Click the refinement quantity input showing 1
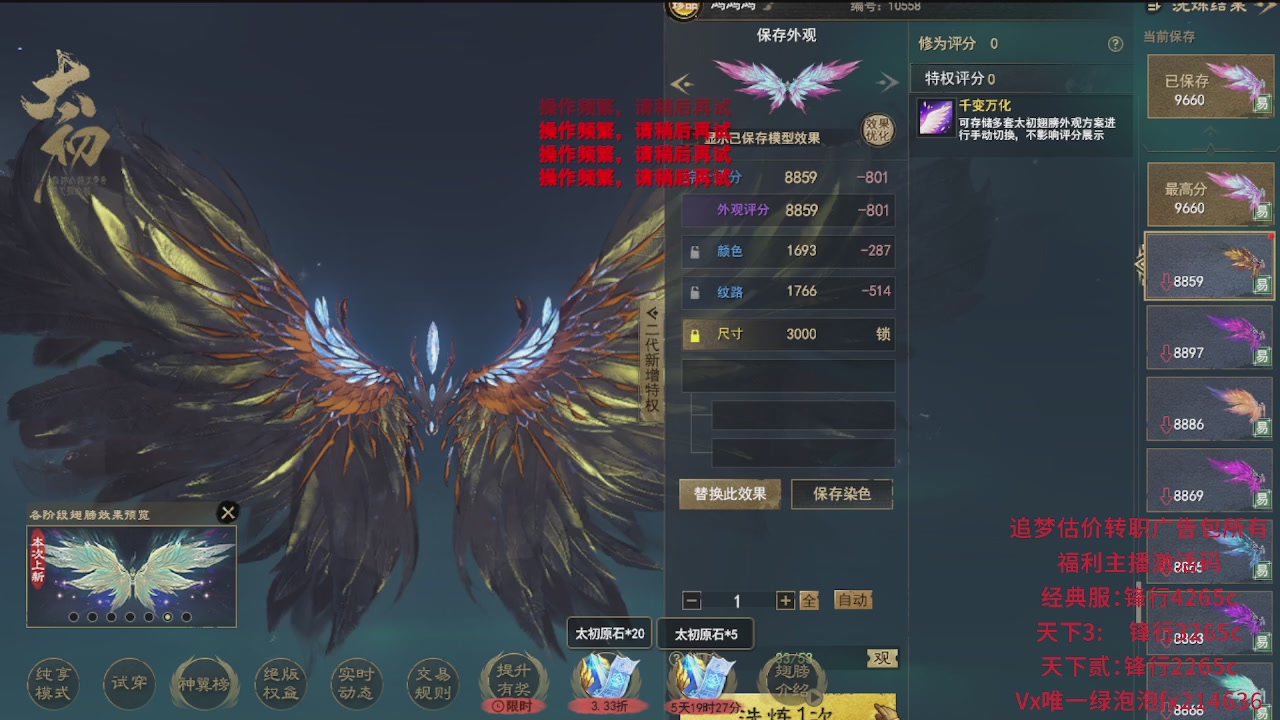The width and height of the screenshot is (1280, 720). point(737,600)
